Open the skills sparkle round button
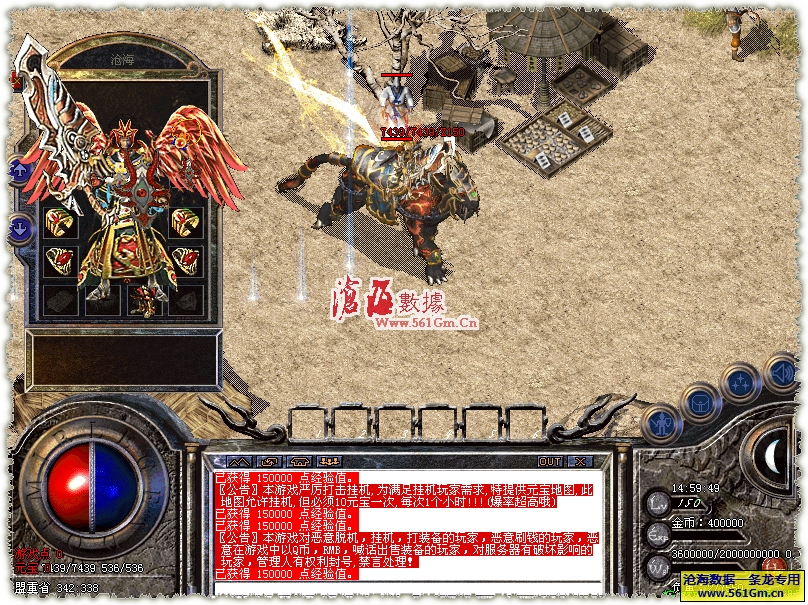Image resolution: width=808 pixels, height=605 pixels. coord(741,384)
